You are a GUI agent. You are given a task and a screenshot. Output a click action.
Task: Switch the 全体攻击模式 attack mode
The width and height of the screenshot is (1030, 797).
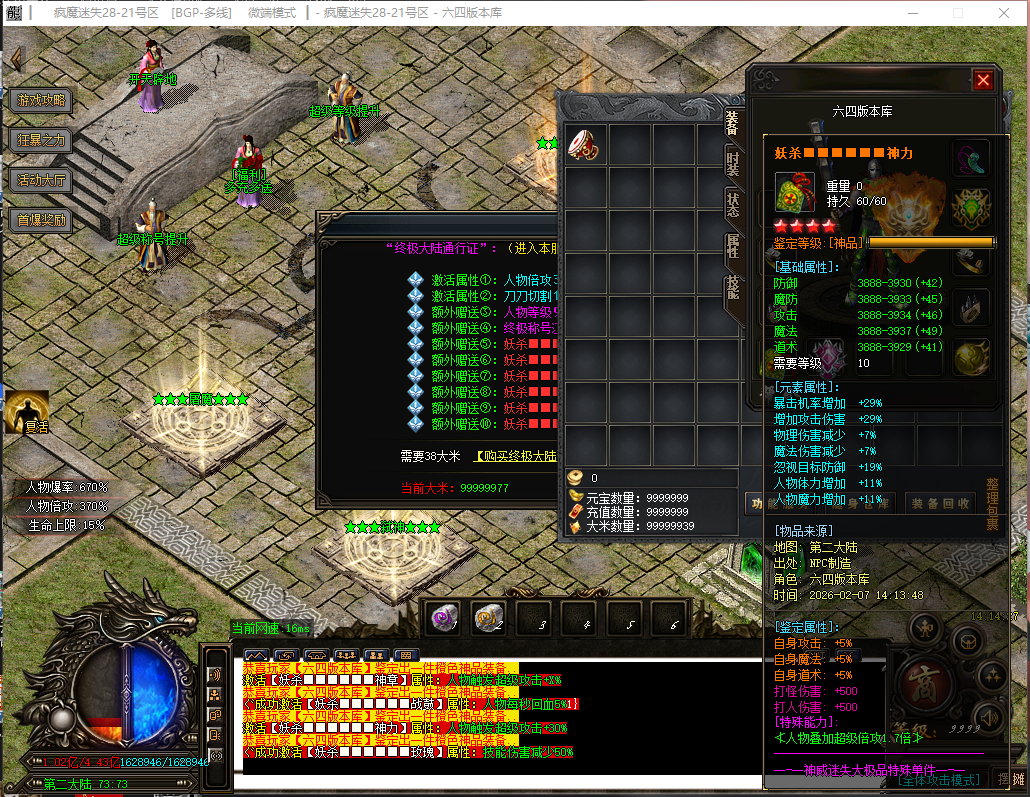click(x=938, y=779)
